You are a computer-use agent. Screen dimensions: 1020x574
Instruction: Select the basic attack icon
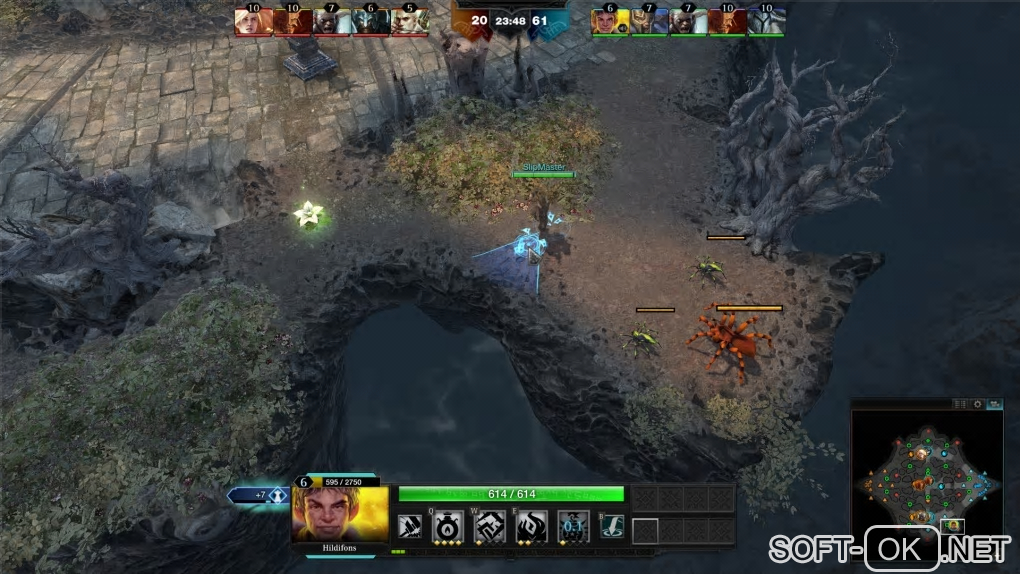click(x=408, y=526)
